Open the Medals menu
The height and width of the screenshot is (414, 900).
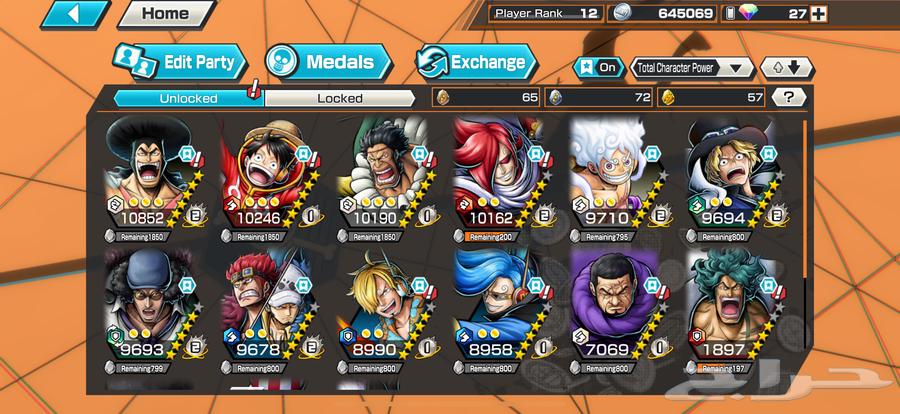pos(329,63)
